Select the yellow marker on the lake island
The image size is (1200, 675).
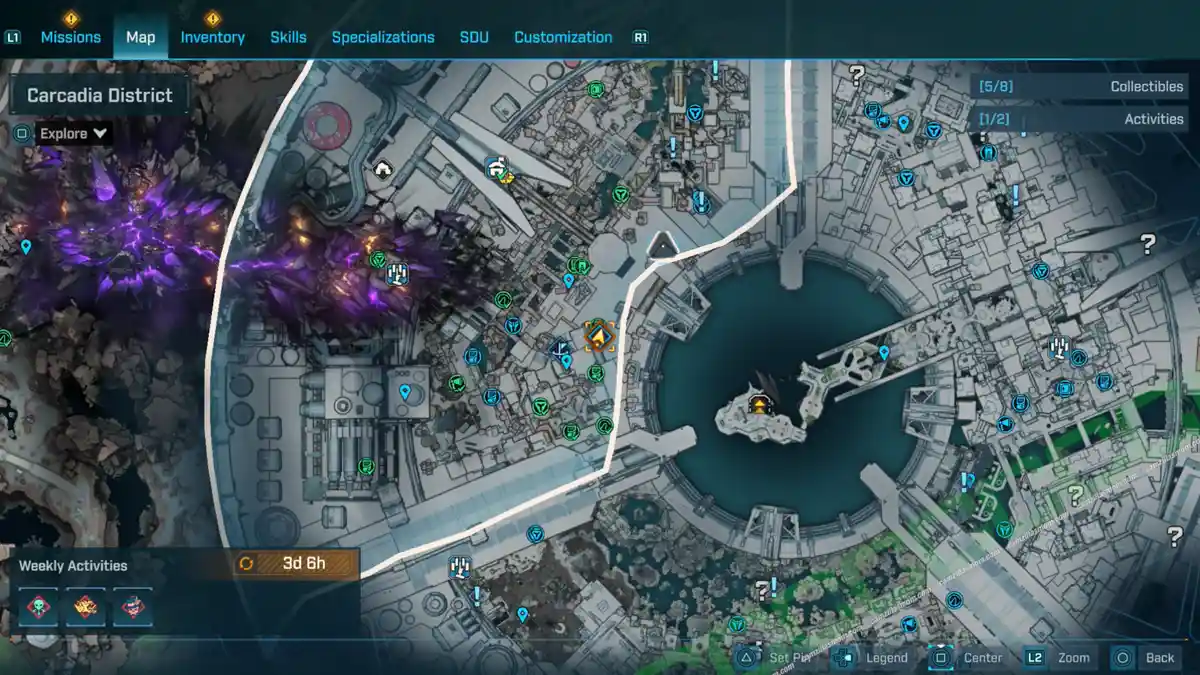tap(760, 404)
